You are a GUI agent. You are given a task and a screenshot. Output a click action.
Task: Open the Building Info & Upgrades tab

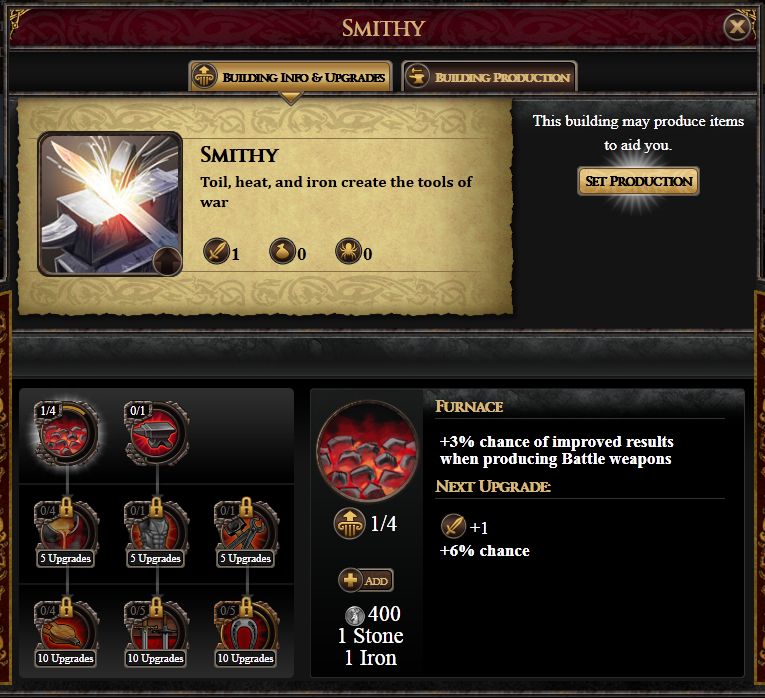(x=289, y=77)
